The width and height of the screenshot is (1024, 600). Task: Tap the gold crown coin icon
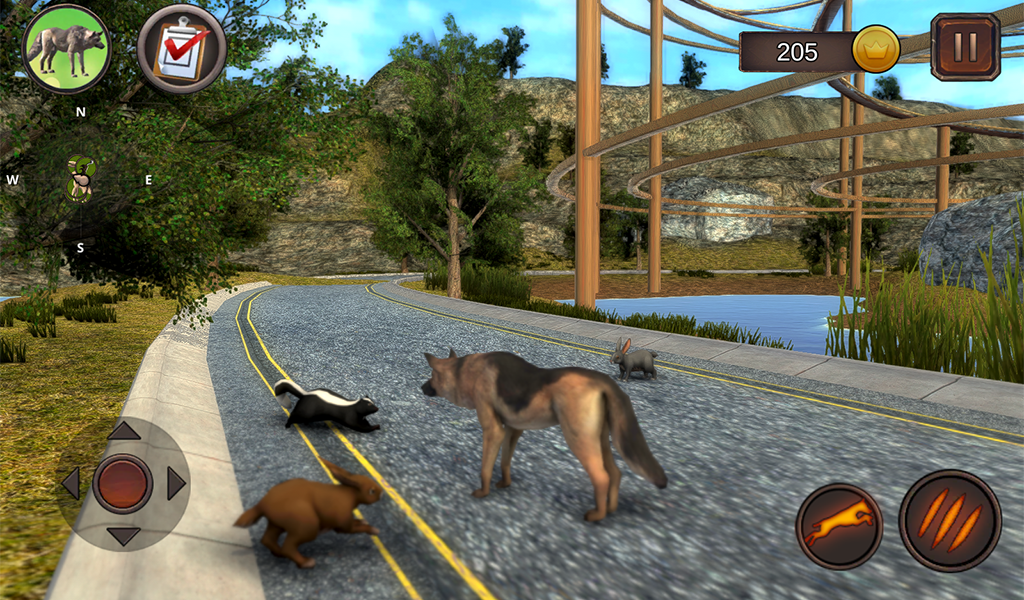click(x=876, y=49)
